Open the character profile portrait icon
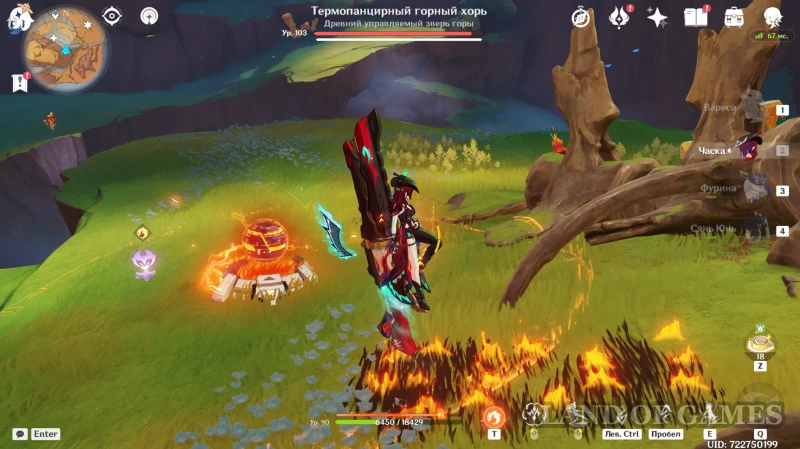This screenshot has height=449, width=800. pyautogui.click(x=772, y=17)
